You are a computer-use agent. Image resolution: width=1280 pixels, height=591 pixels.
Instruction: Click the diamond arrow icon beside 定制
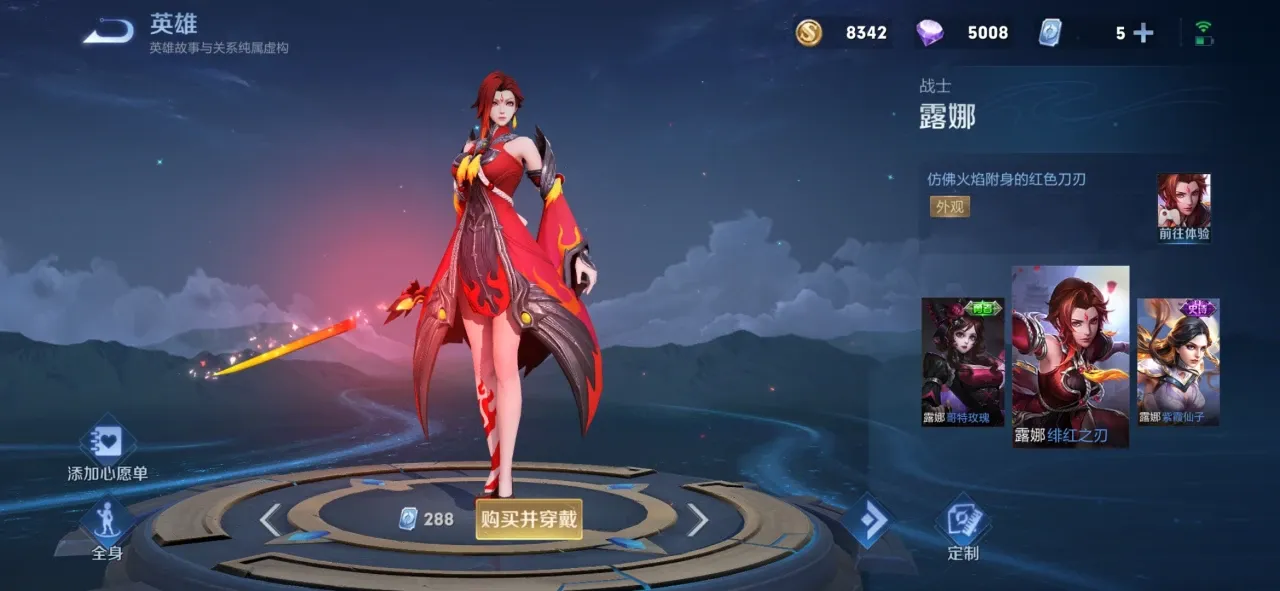(866, 520)
